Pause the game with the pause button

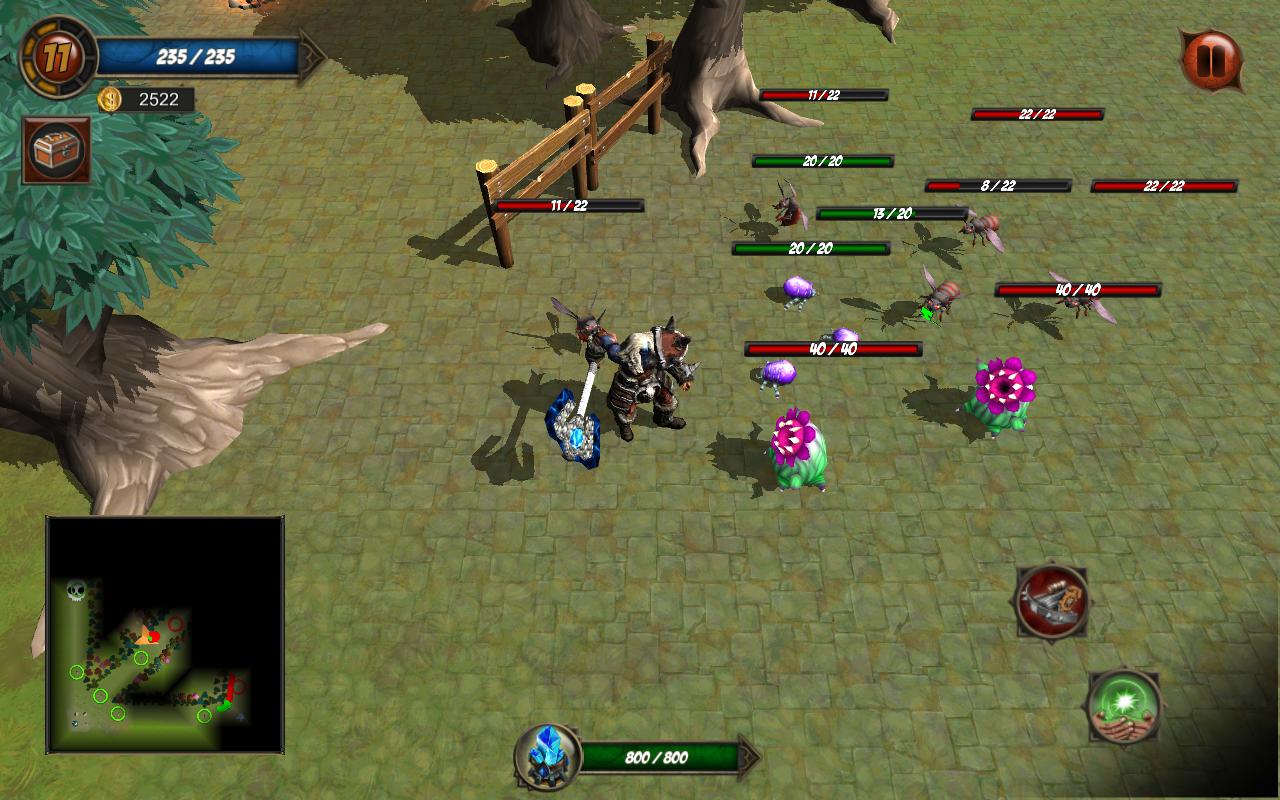coord(1211,60)
